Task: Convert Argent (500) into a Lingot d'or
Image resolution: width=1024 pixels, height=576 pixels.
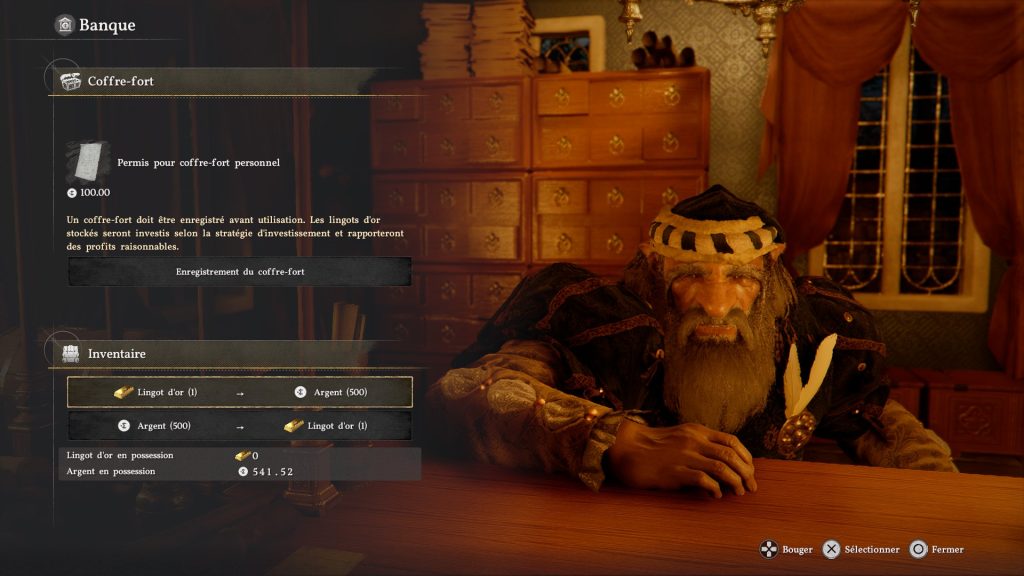Action: tap(240, 426)
